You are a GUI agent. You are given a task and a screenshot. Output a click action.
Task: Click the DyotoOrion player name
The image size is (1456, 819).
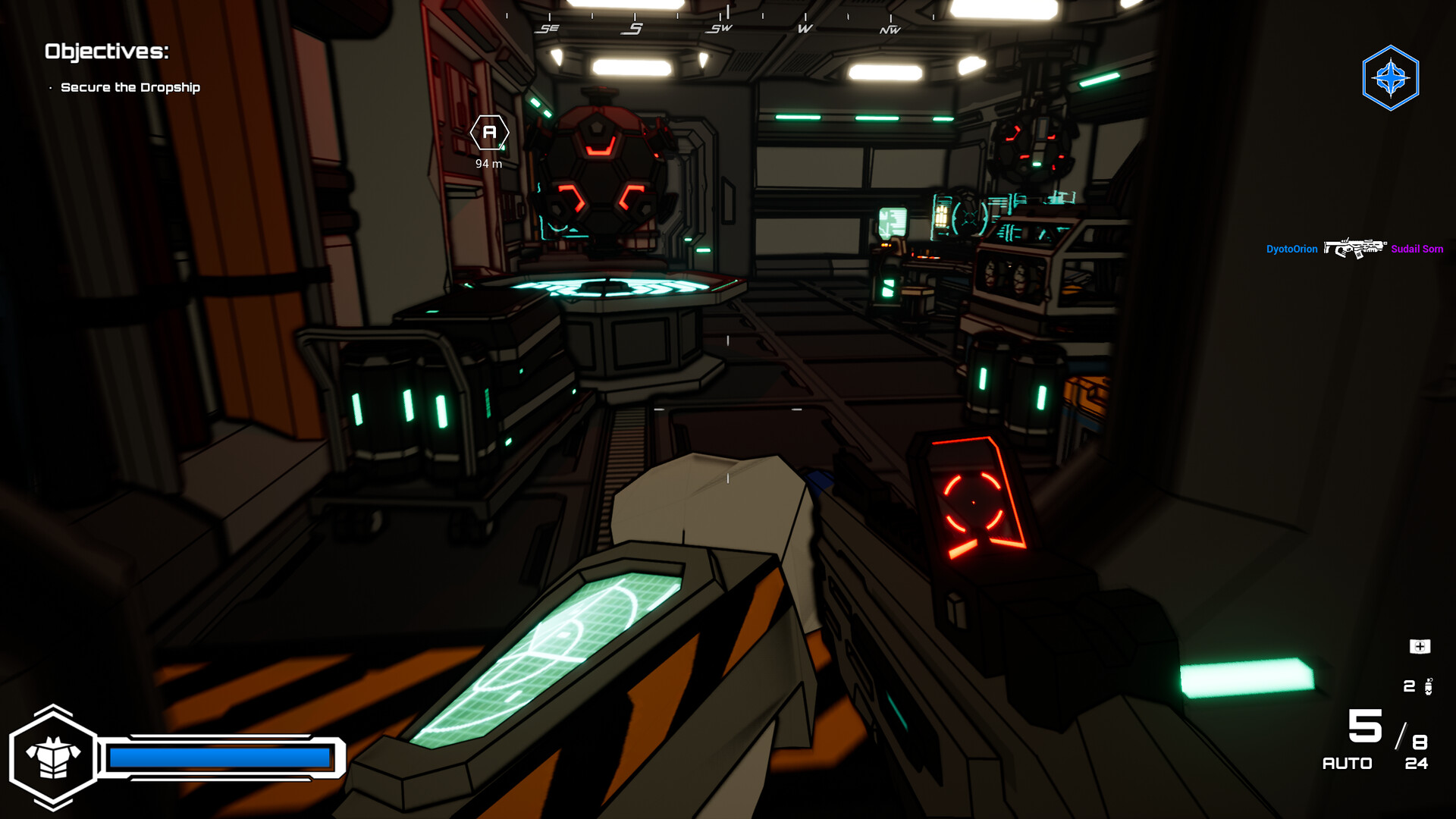(1291, 249)
